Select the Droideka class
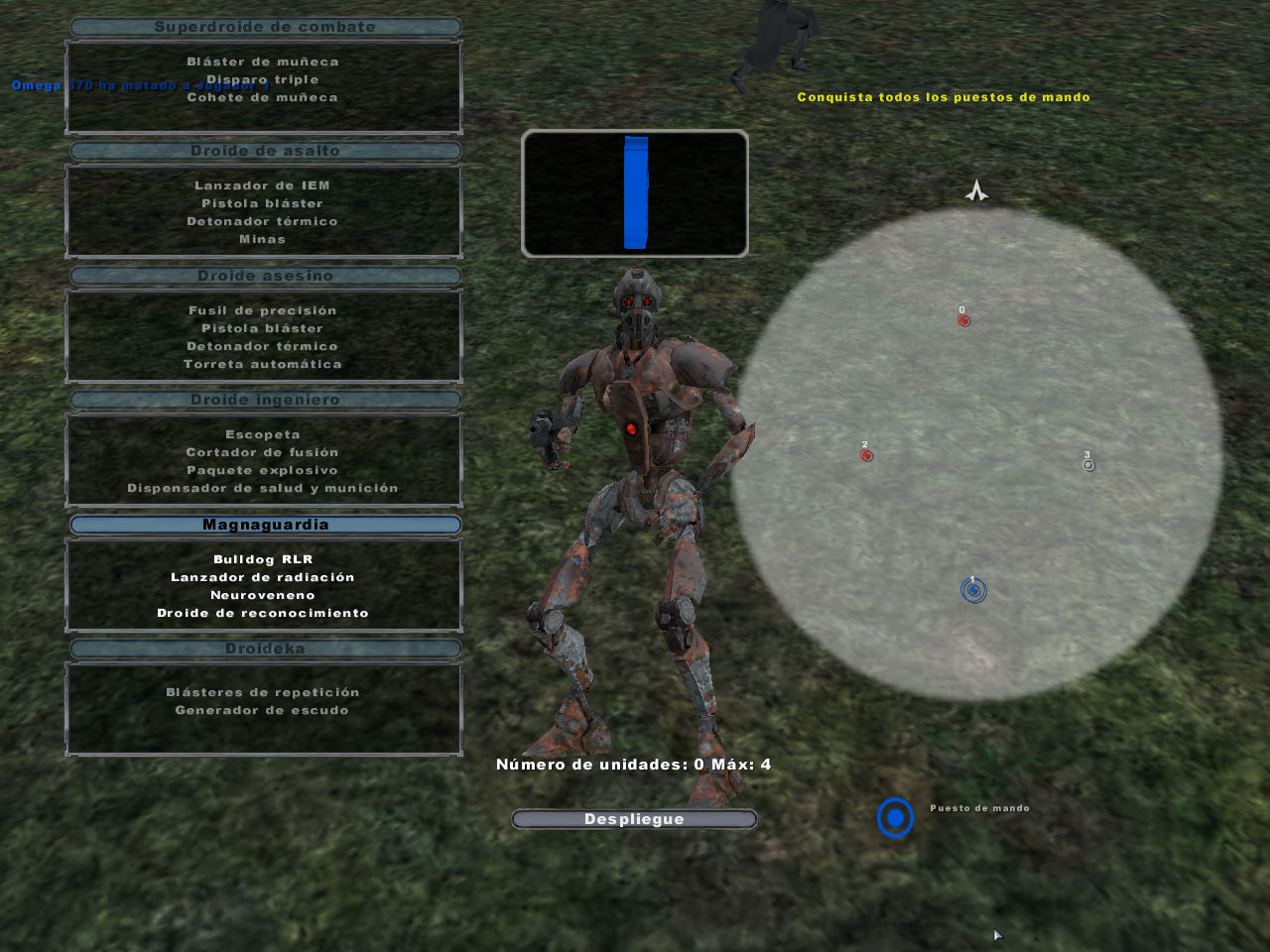Screen dimensions: 1270x952 (x=263, y=648)
